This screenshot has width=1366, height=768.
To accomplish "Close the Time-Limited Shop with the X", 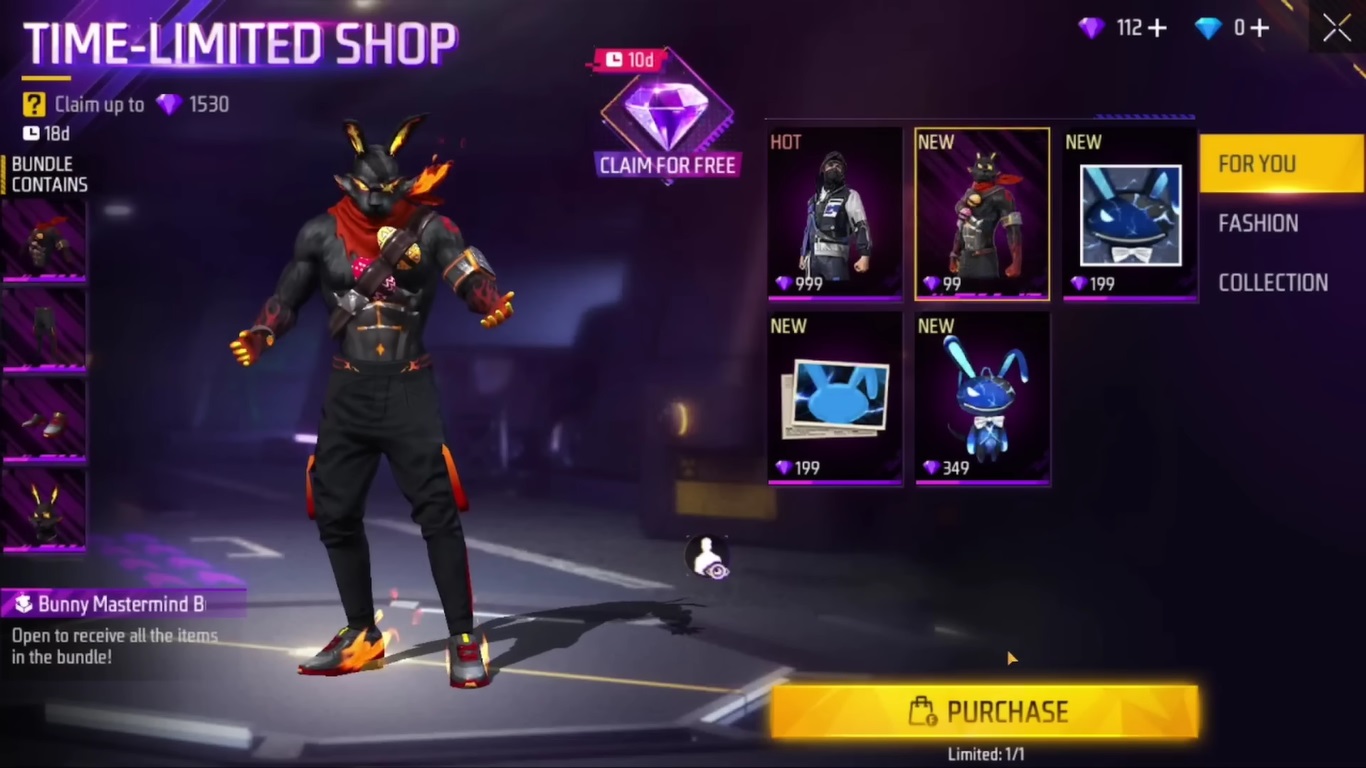I will pos(1336,28).
